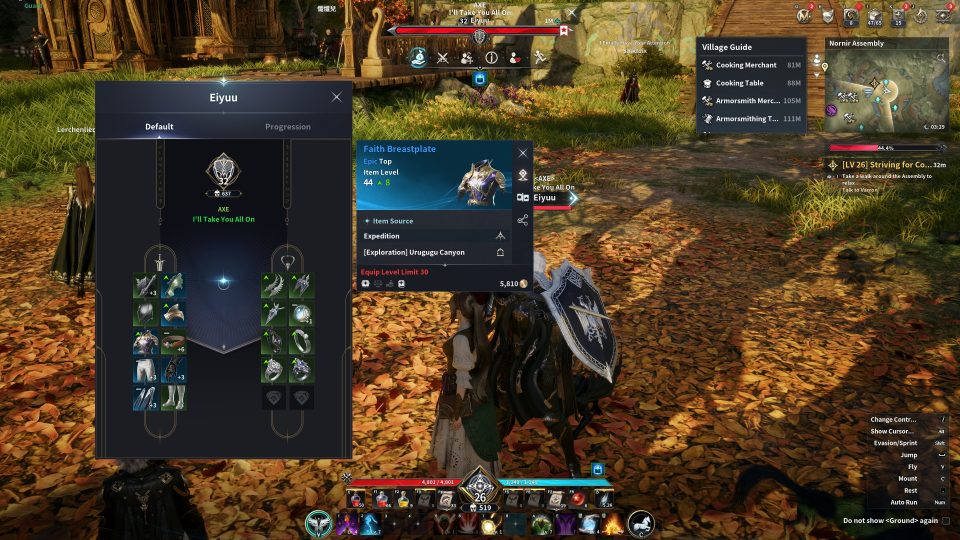This screenshot has width=960, height=540.
Task: Select the Default tab
Action: (159, 127)
